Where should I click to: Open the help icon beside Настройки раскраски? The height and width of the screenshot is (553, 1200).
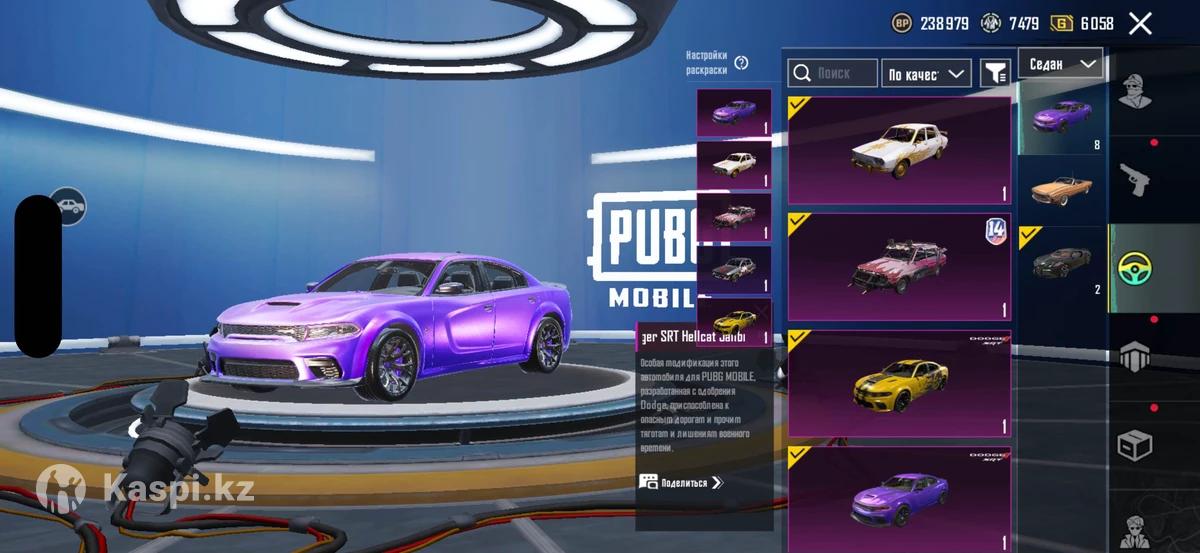tap(741, 63)
